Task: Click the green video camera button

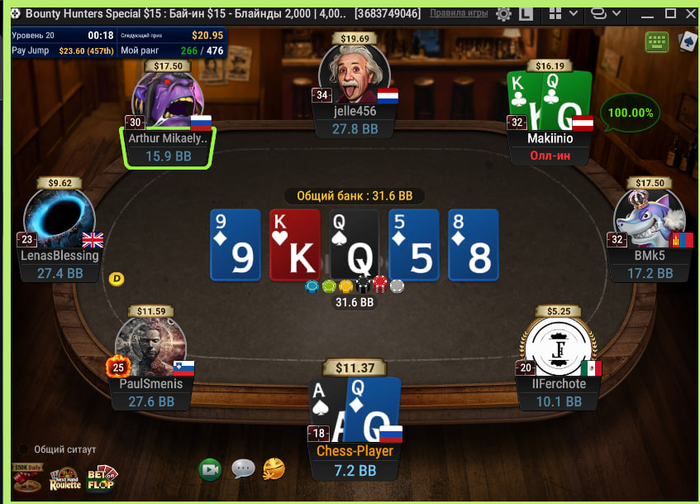Action: (210, 468)
